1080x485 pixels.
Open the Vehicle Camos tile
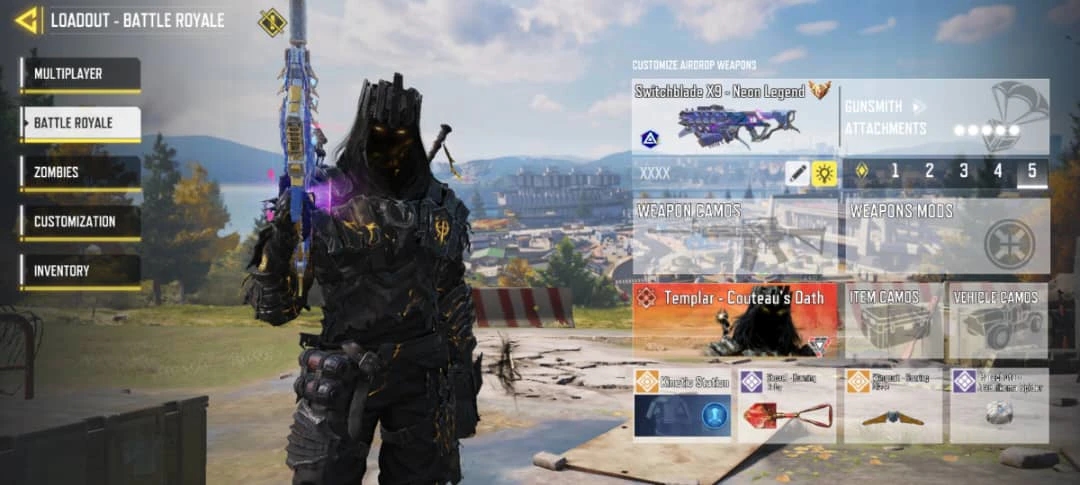(x=997, y=320)
